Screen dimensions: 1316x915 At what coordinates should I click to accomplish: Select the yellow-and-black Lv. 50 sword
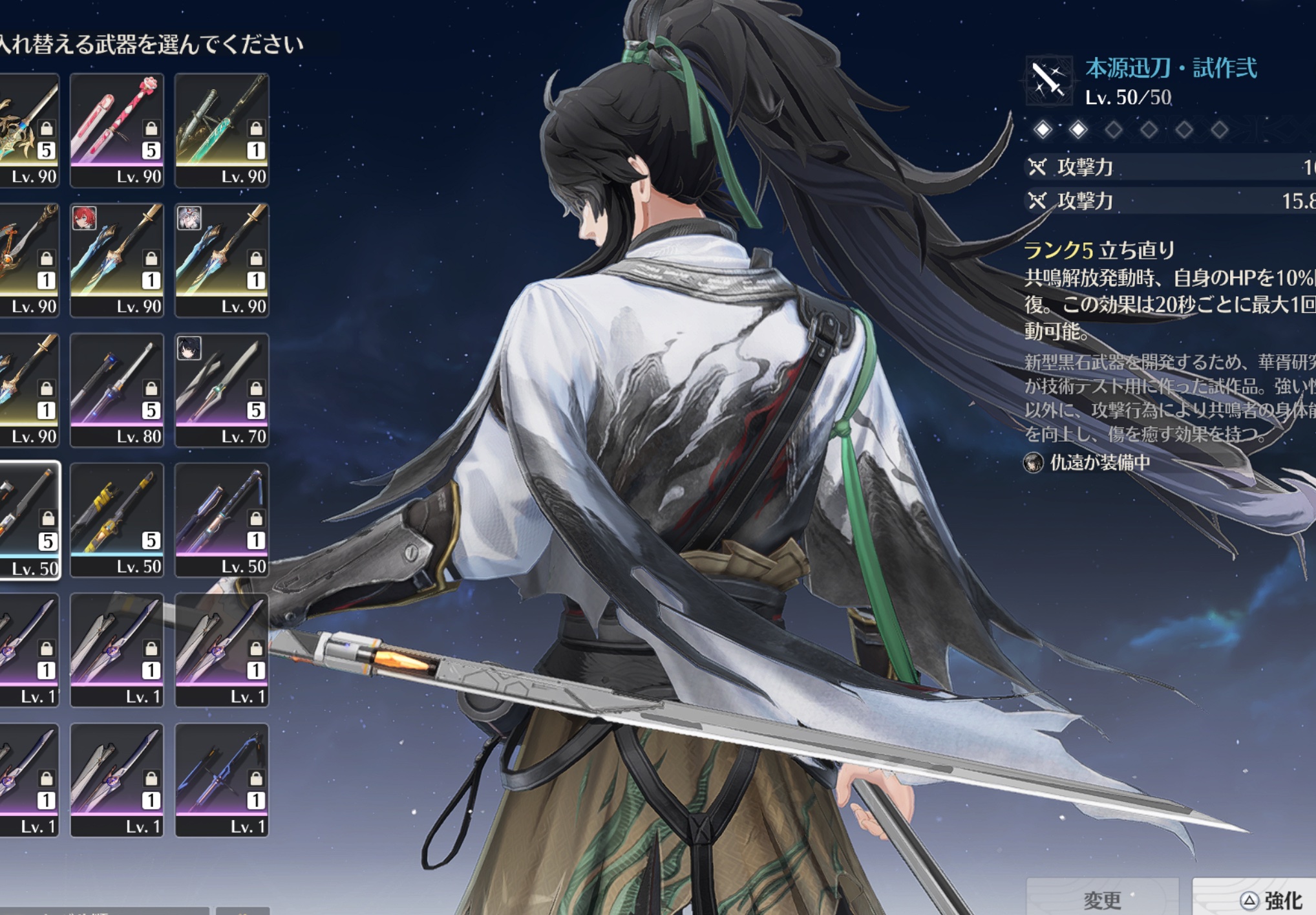[117, 520]
